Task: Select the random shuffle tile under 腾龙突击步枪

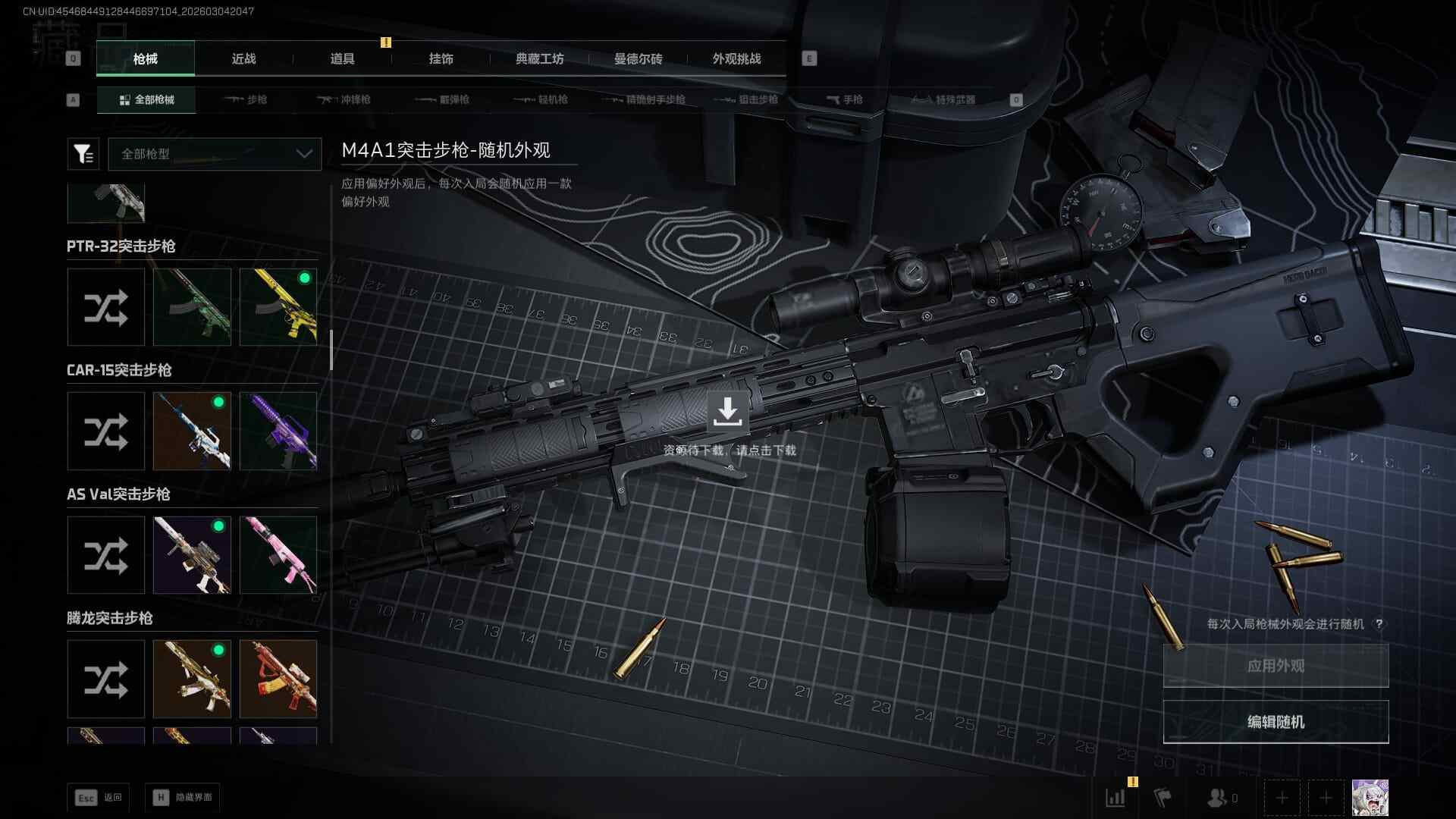Action: point(105,679)
